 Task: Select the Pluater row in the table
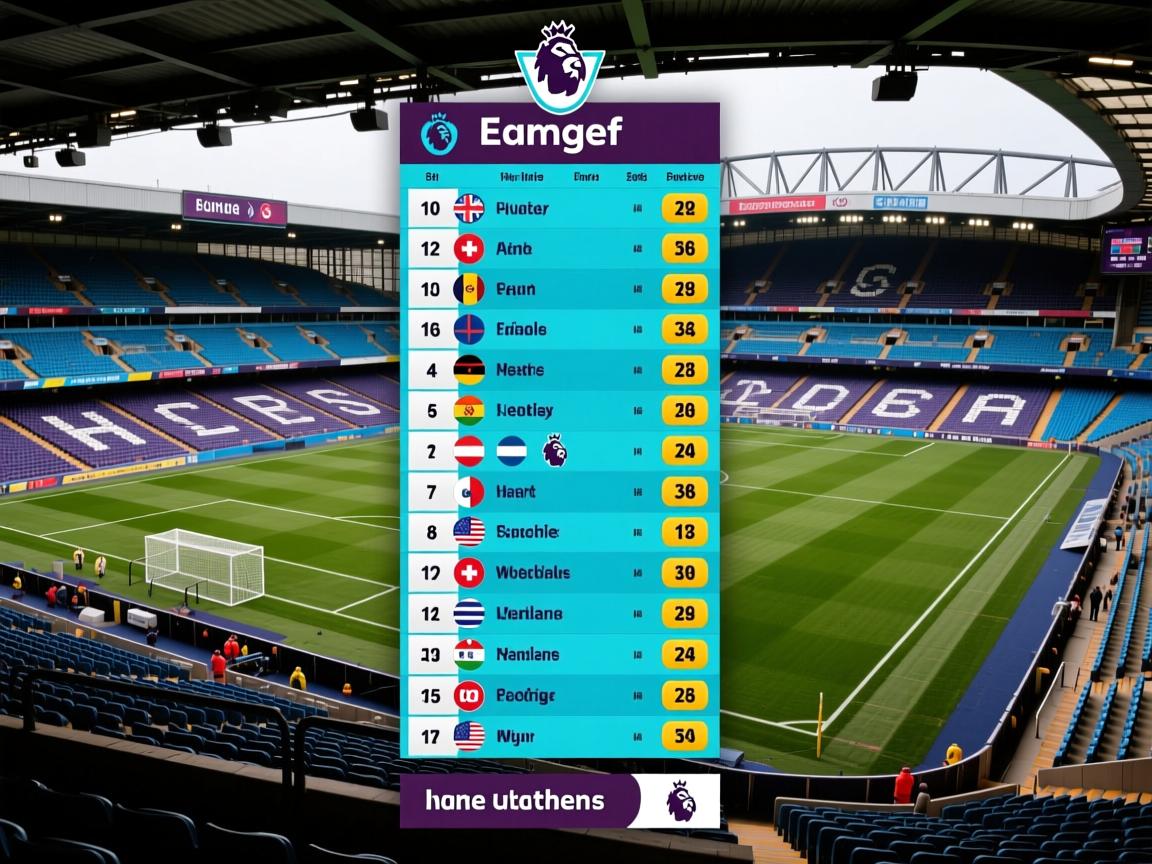(560, 209)
